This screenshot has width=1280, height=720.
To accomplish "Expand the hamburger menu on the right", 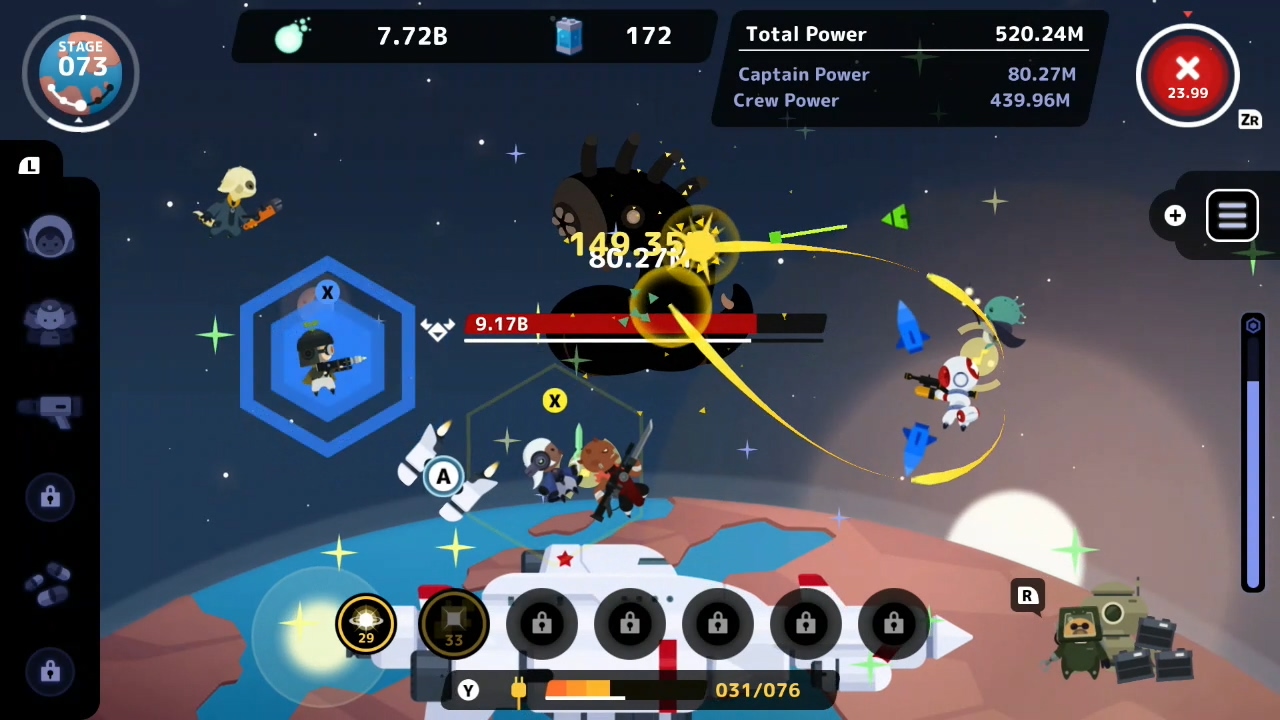I will point(1232,215).
